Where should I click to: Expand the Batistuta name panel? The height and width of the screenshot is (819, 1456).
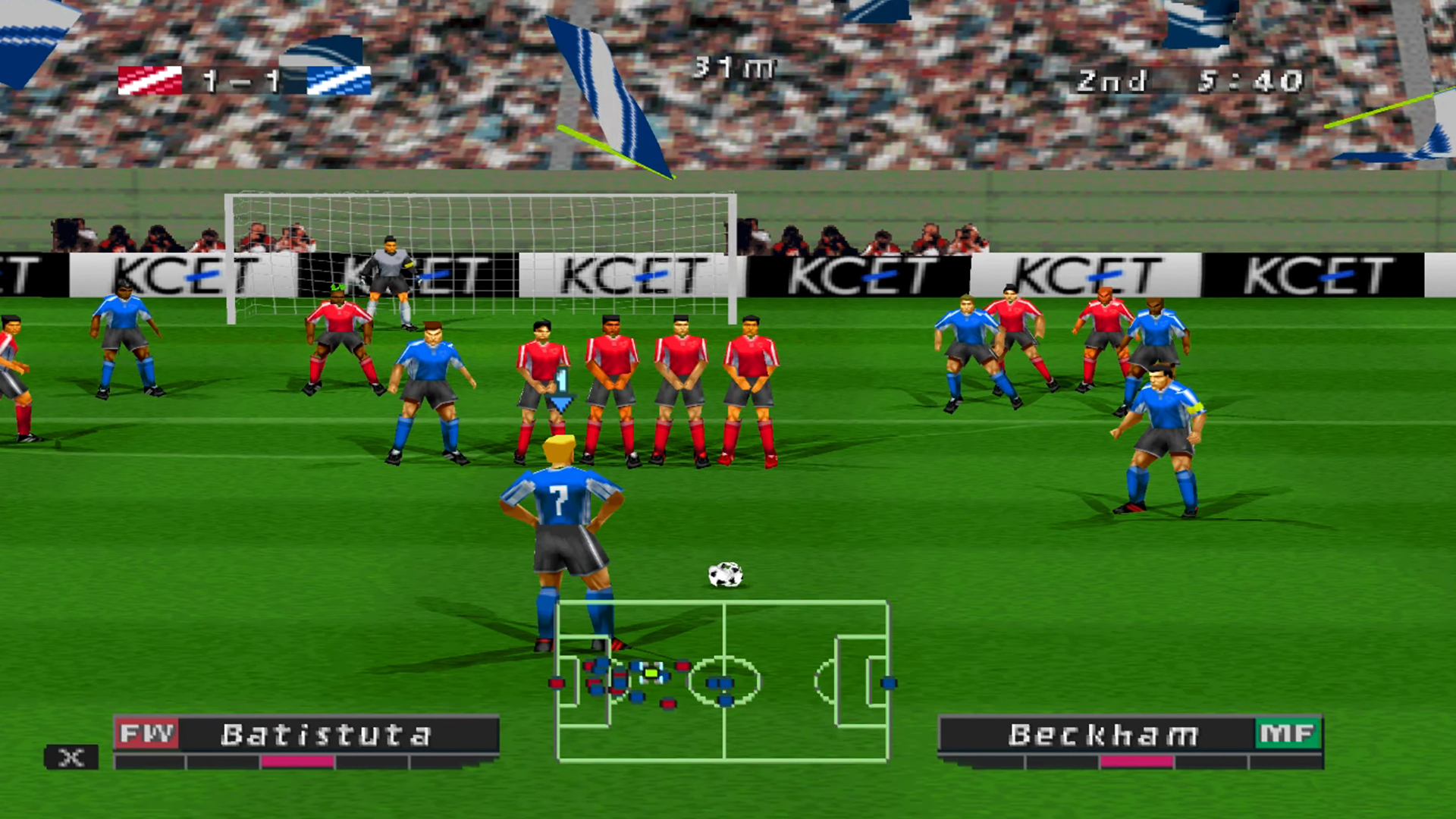tap(326, 733)
